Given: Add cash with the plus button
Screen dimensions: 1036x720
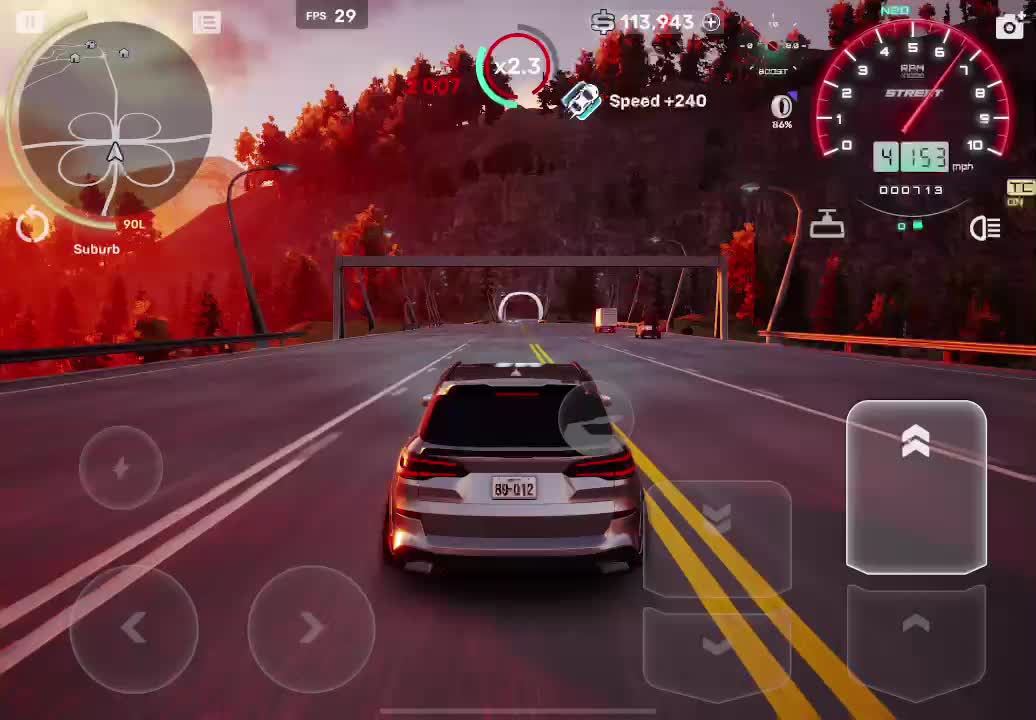Looking at the screenshot, I should click(x=712, y=22).
